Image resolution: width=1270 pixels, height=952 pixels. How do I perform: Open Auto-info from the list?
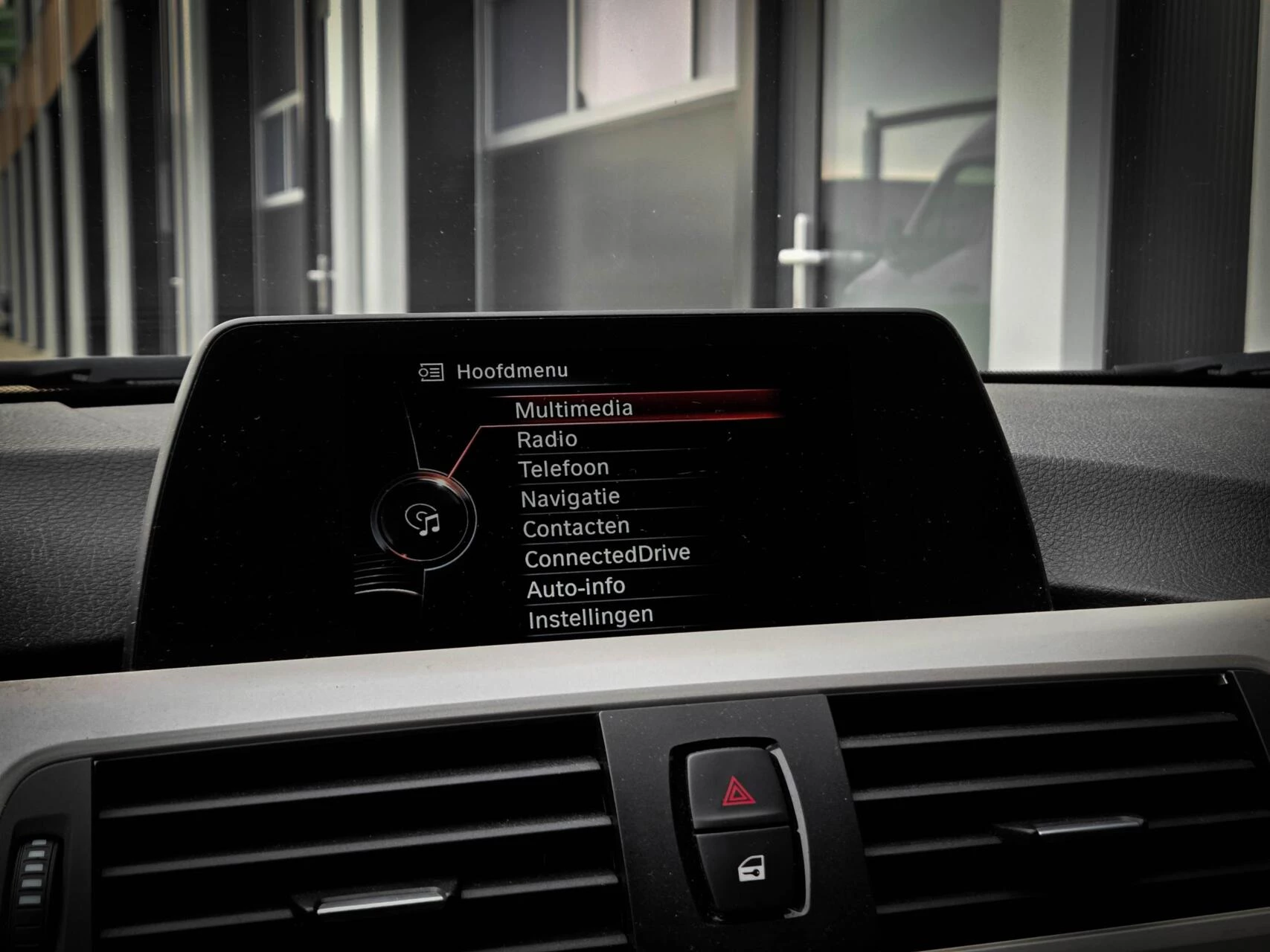[577, 586]
